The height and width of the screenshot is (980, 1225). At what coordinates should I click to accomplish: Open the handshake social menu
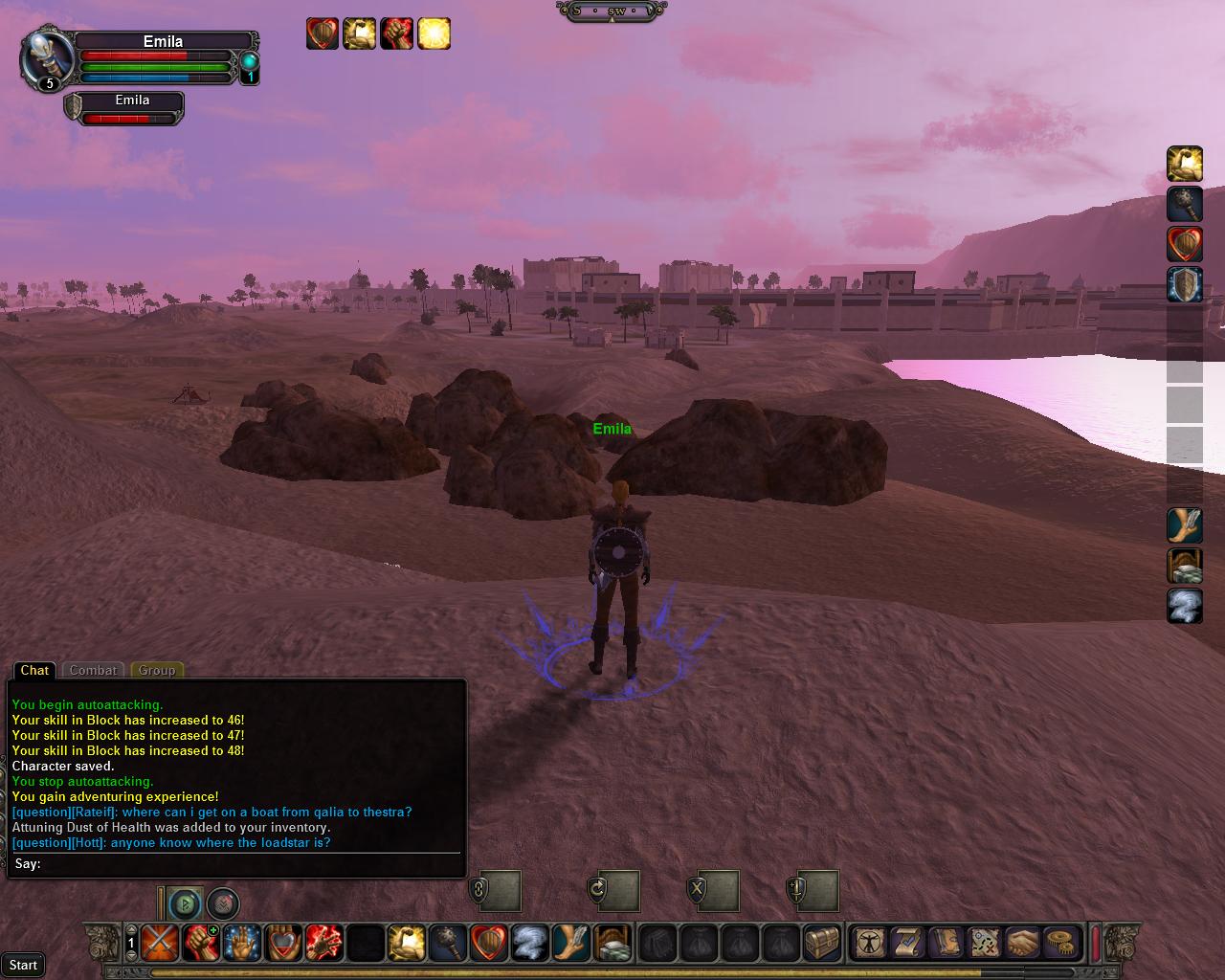pos(1022,943)
